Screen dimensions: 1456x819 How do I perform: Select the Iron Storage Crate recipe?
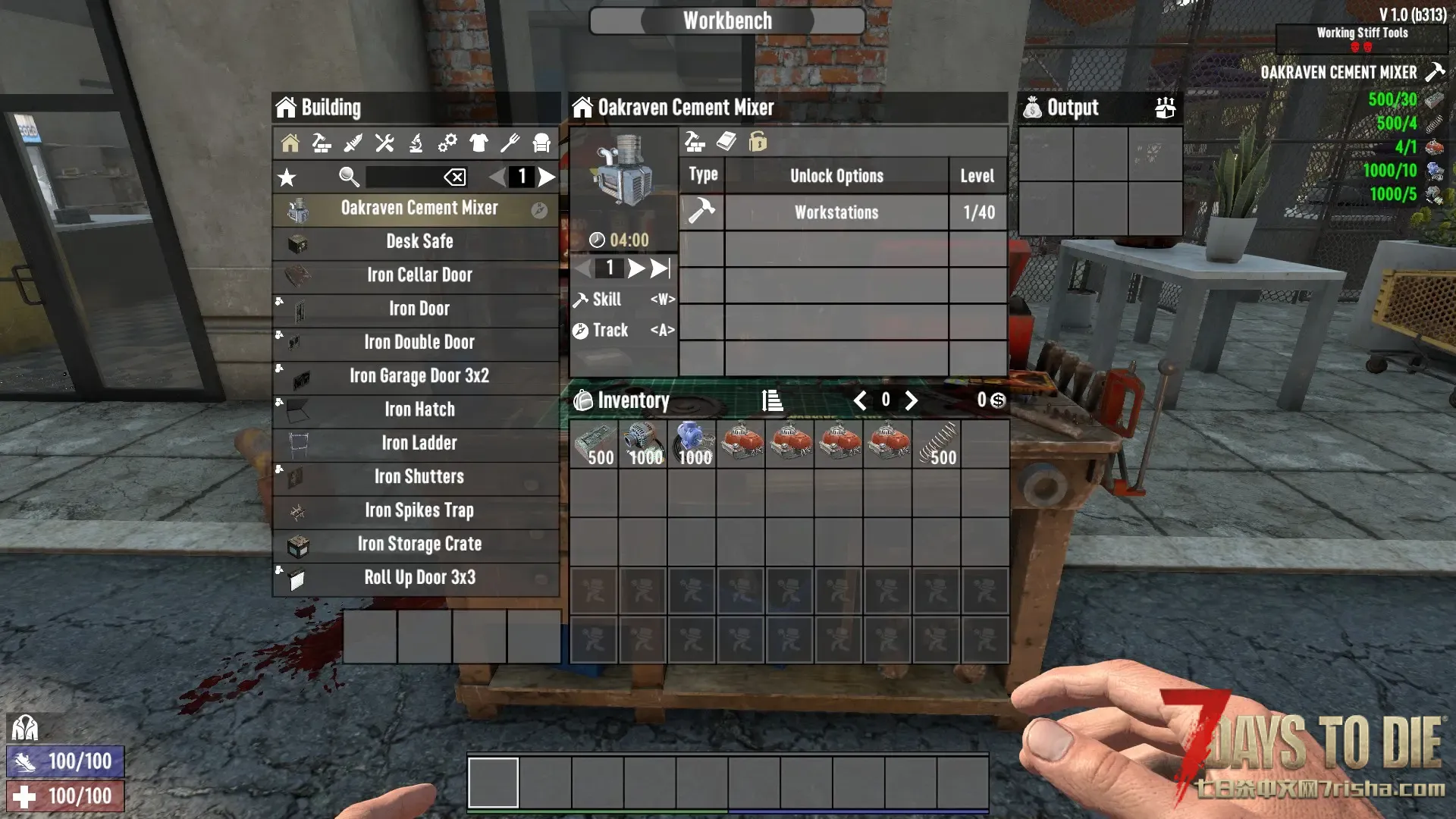[x=419, y=544]
